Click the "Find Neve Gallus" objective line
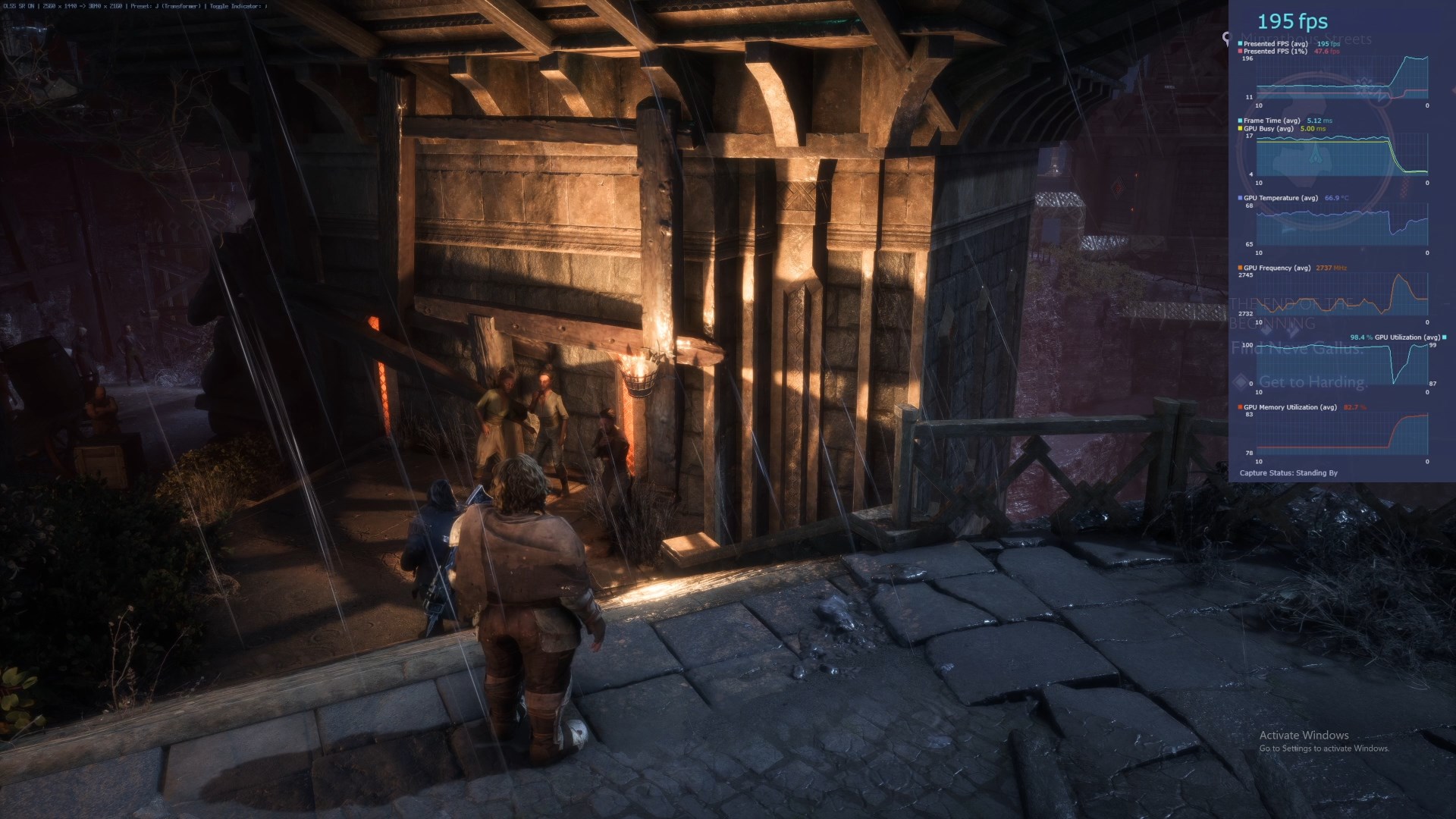Viewport: 1456px width, 819px height. click(1297, 349)
